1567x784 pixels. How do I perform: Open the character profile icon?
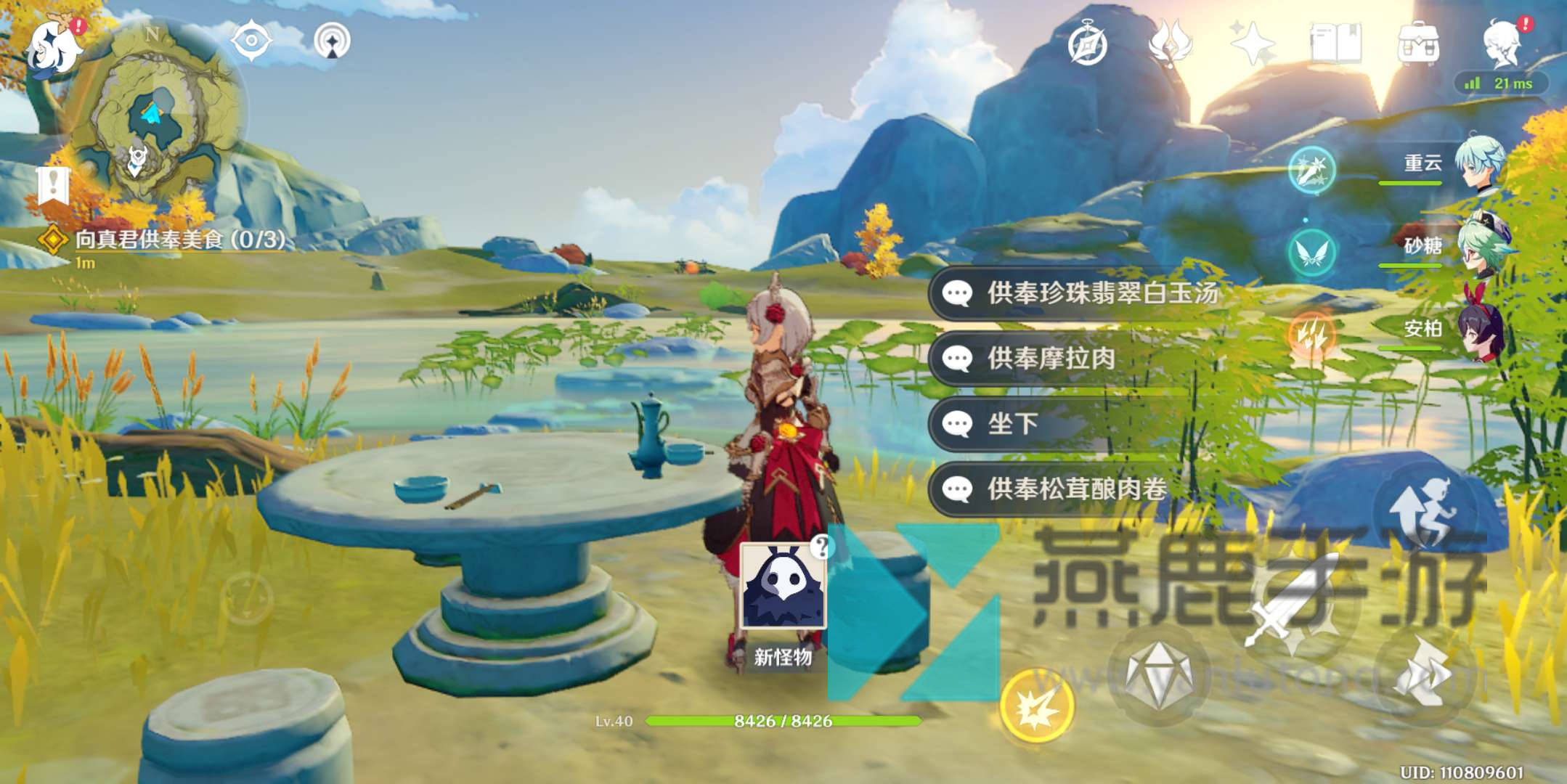(x=1502, y=44)
